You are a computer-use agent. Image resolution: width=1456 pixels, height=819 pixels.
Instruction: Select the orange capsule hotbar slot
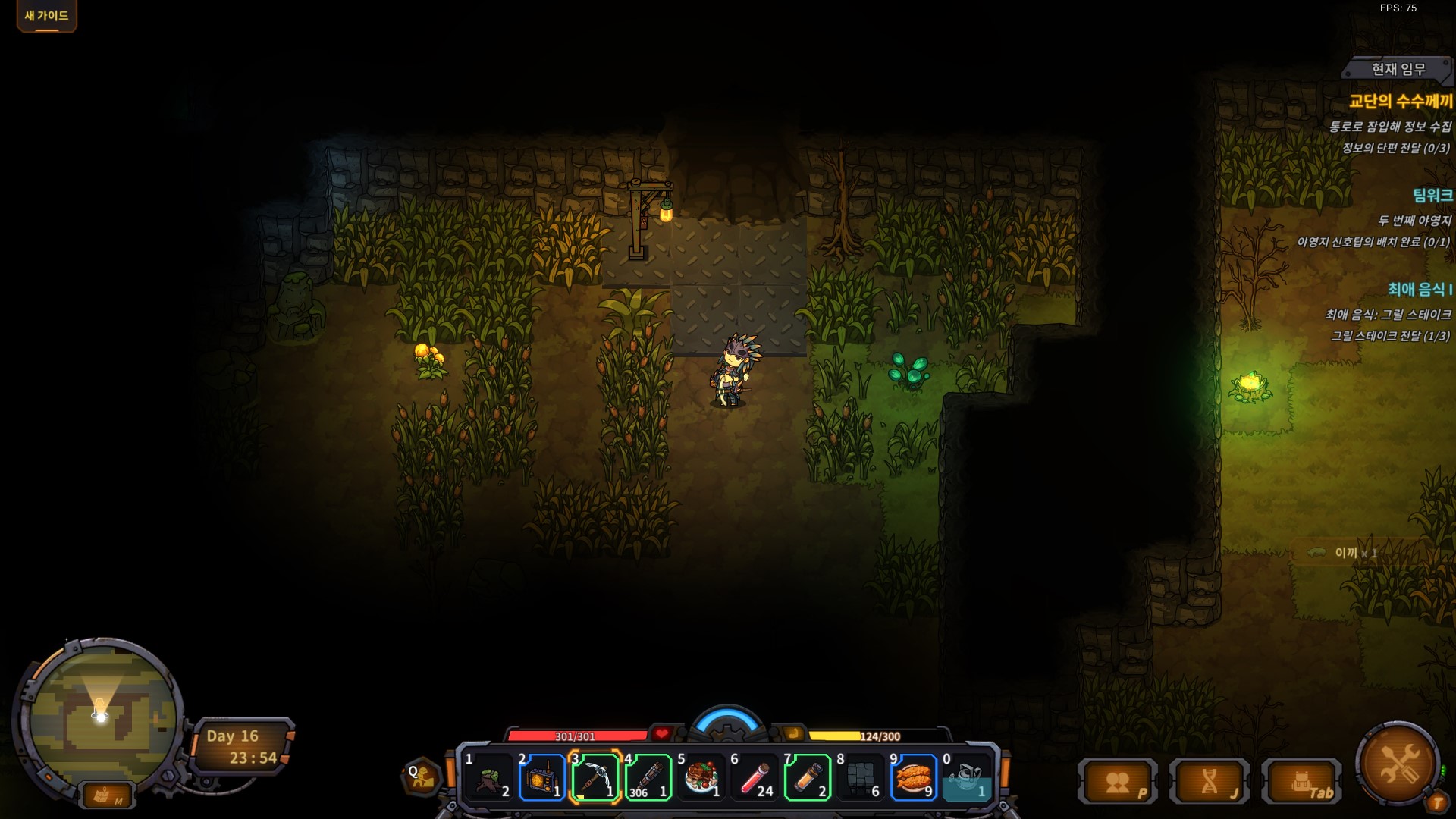coord(808,777)
